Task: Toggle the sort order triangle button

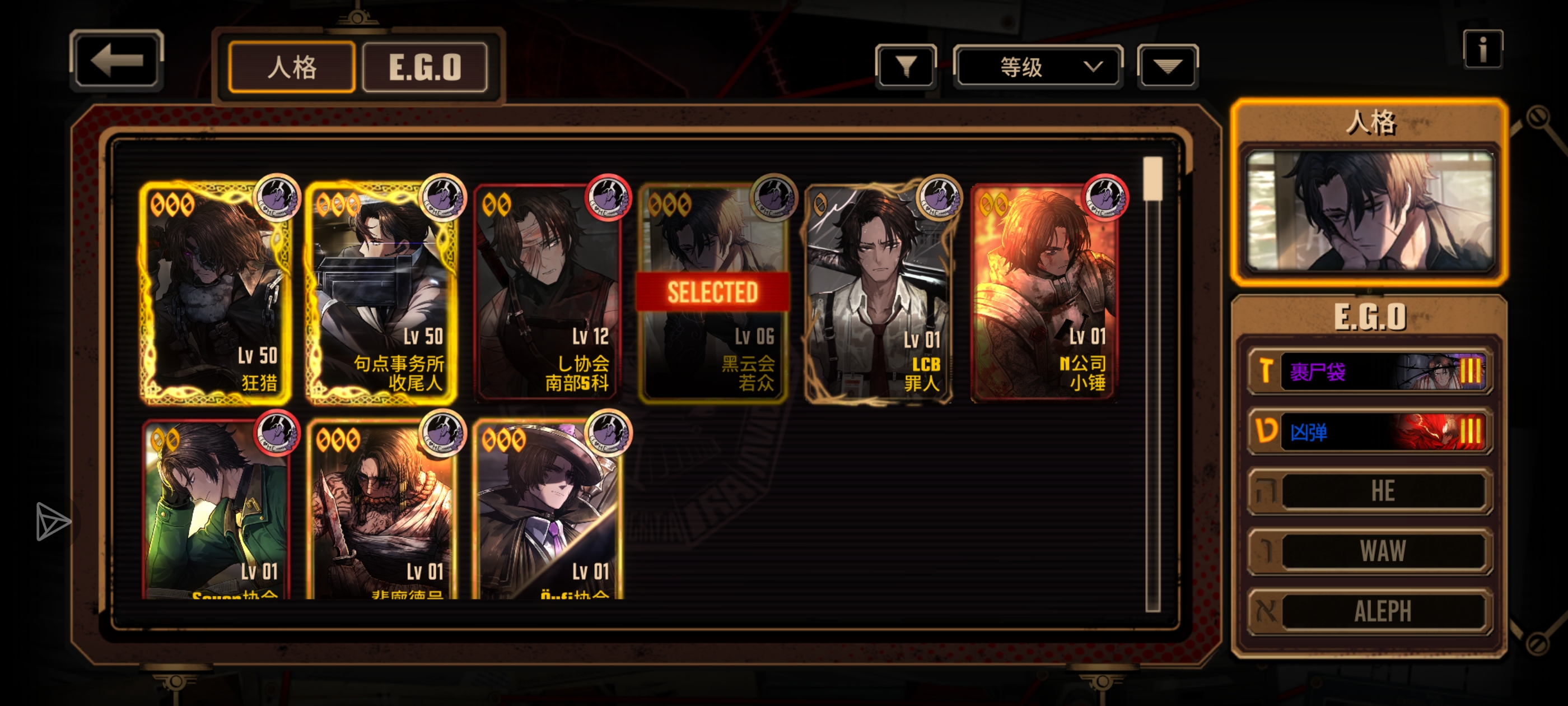Action: [x=1167, y=66]
